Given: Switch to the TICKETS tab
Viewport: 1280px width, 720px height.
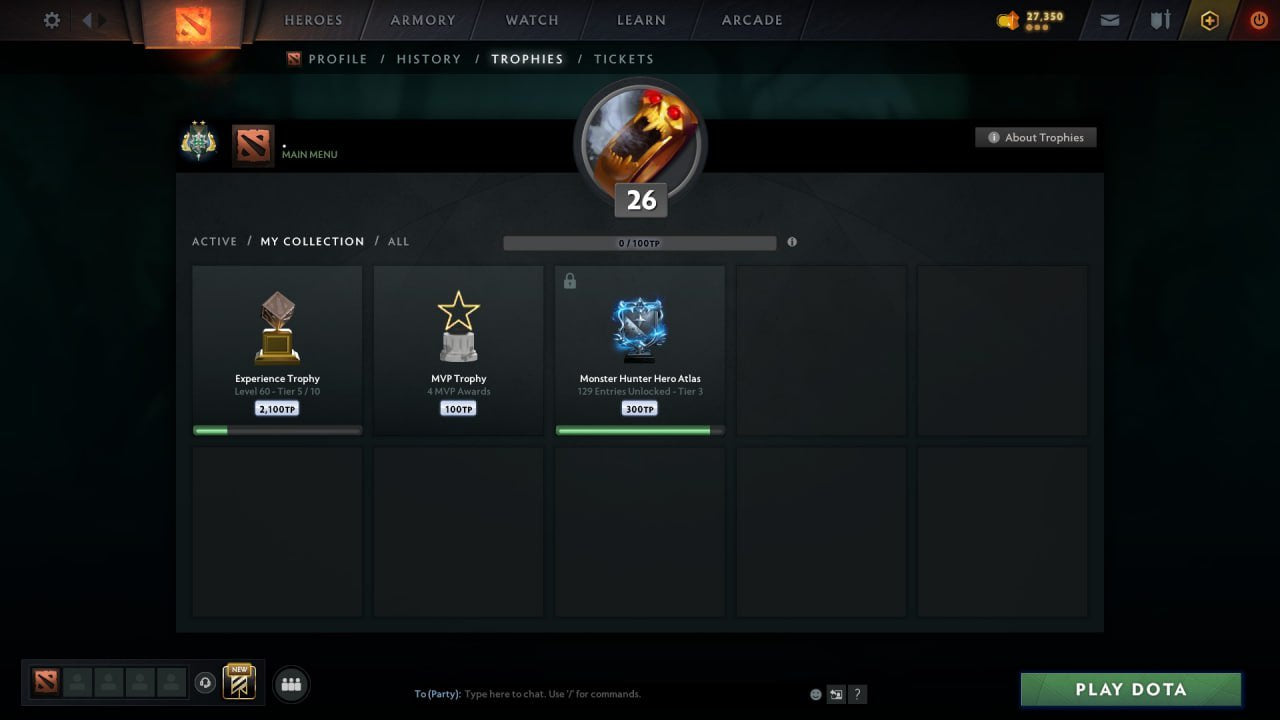Looking at the screenshot, I should 624,59.
